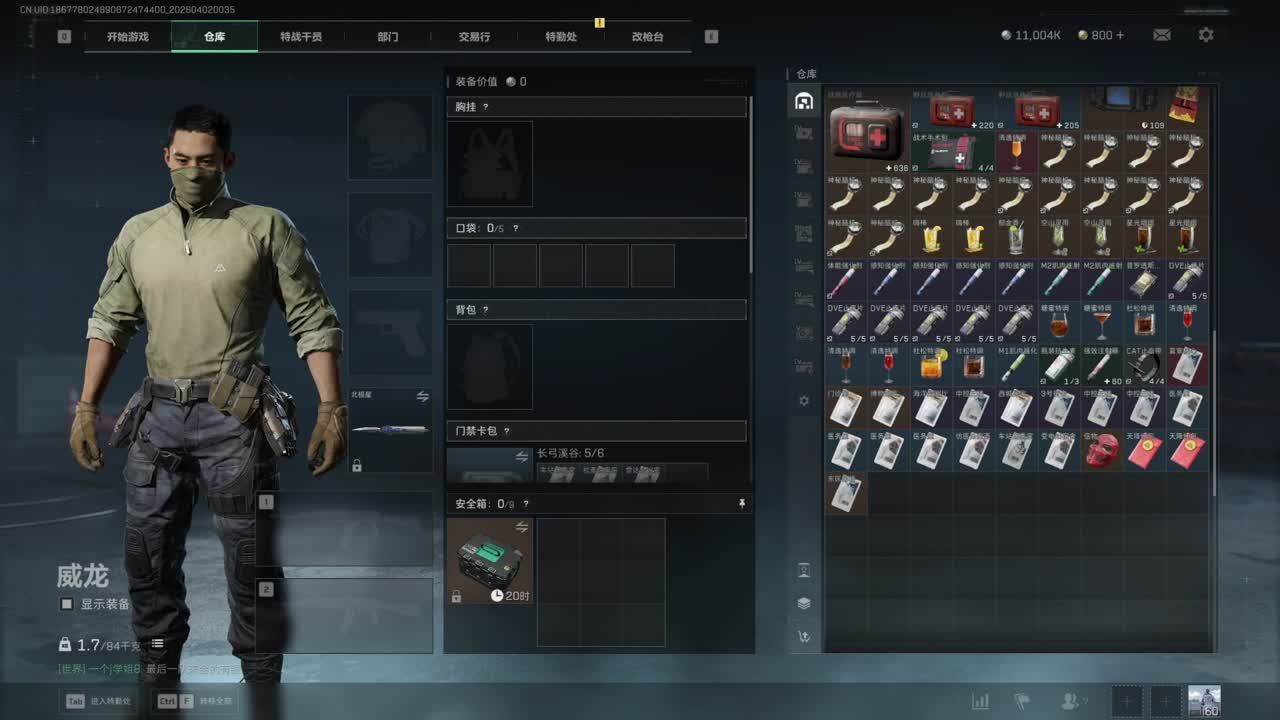
Task: Open the stash sidebar gear icon
Action: [x=804, y=401]
